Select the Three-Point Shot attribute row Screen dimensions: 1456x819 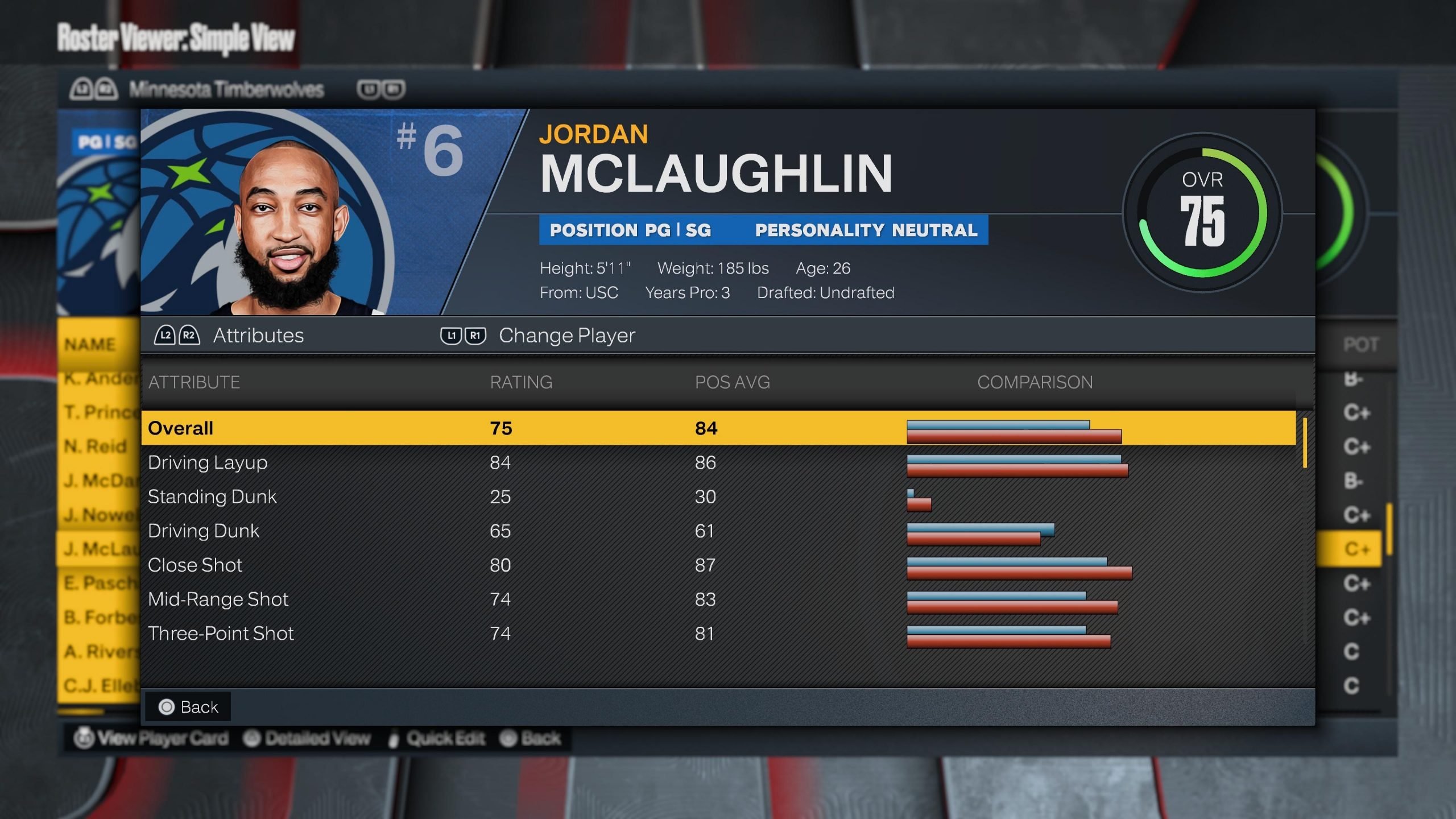tap(718, 633)
